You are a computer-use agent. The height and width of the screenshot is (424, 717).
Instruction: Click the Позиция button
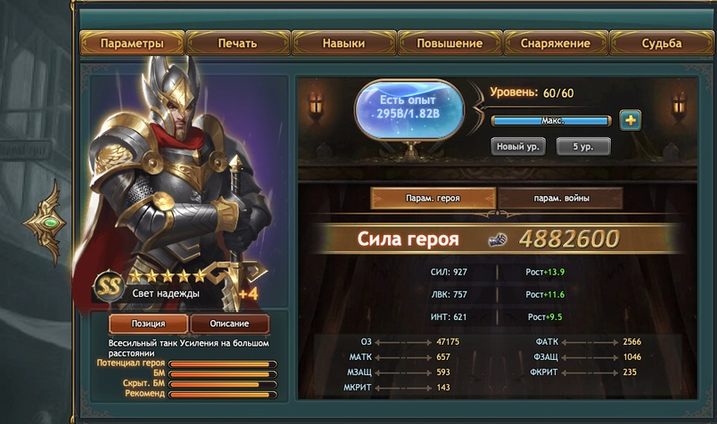tap(144, 324)
